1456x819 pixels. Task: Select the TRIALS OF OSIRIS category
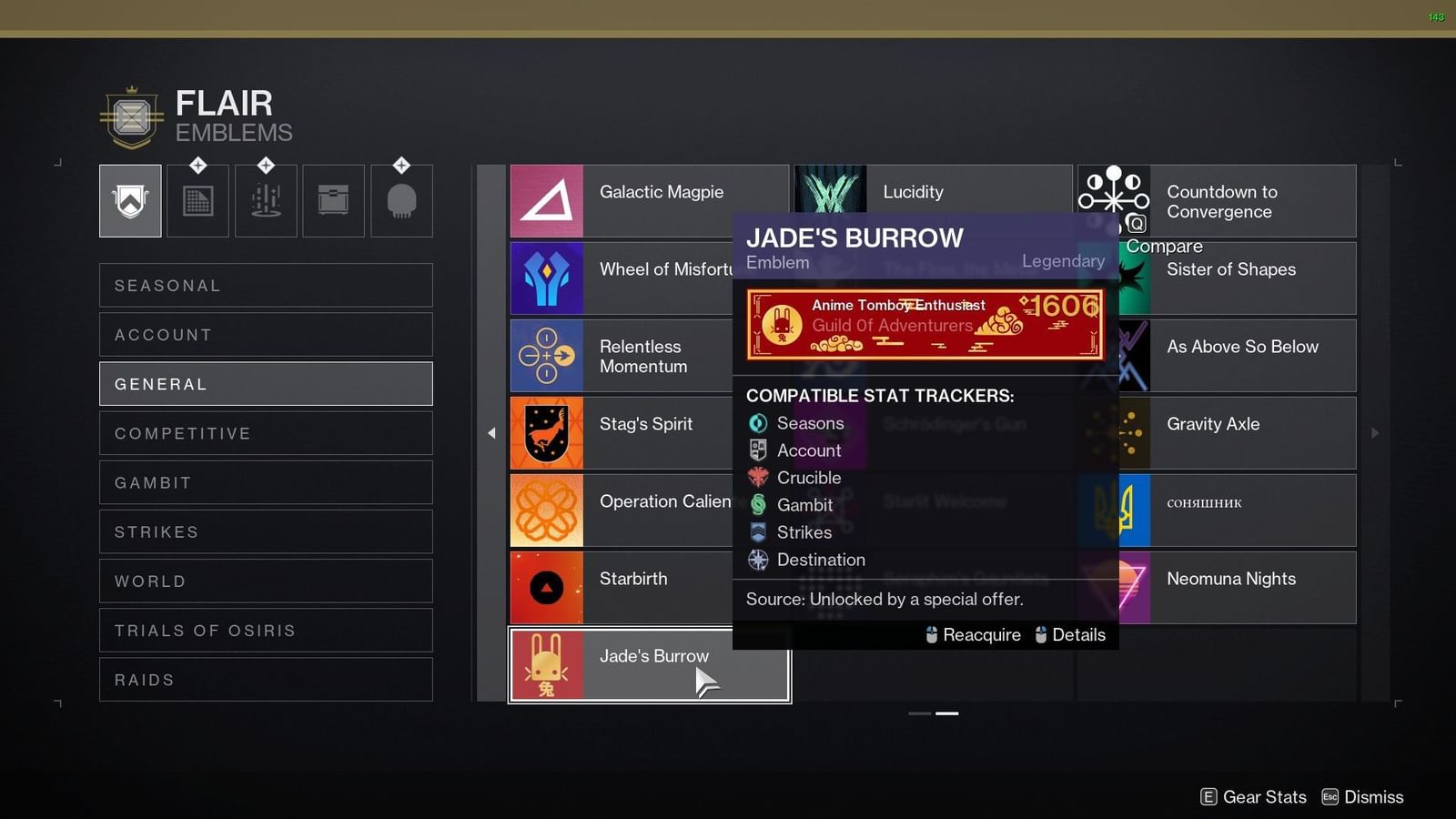point(266,630)
